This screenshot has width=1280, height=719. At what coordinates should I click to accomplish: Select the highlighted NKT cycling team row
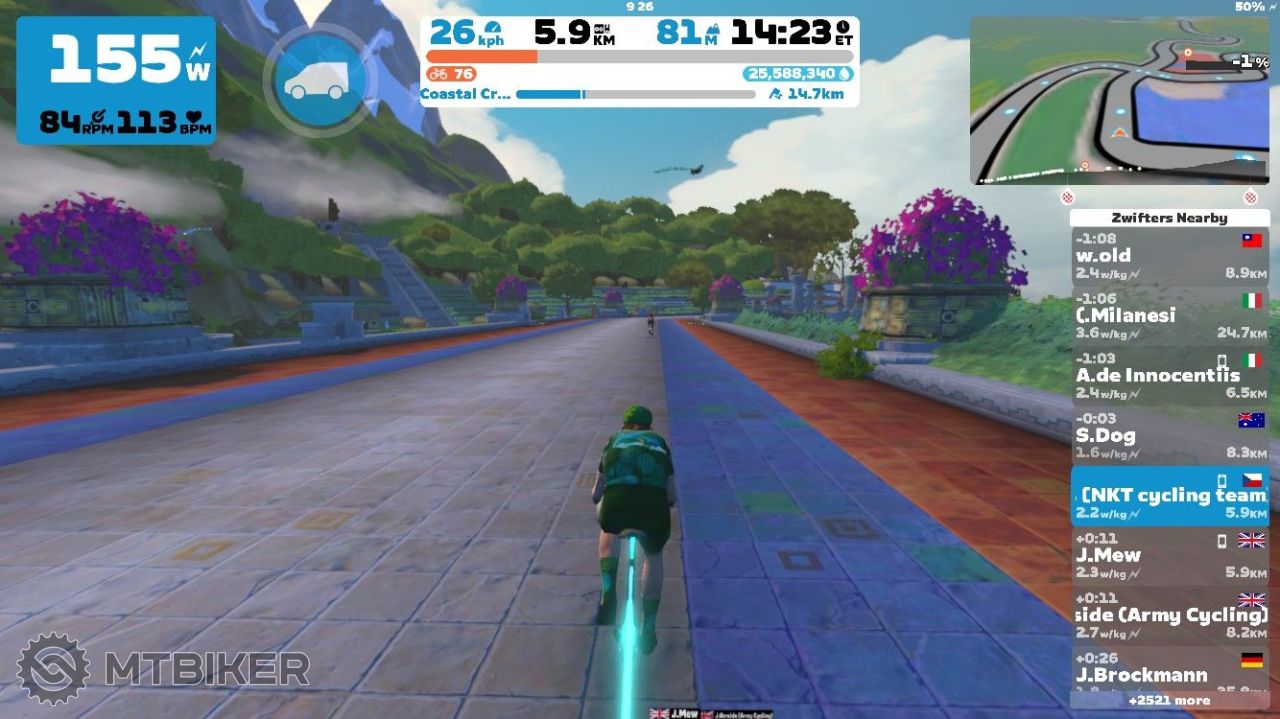(x=1169, y=497)
